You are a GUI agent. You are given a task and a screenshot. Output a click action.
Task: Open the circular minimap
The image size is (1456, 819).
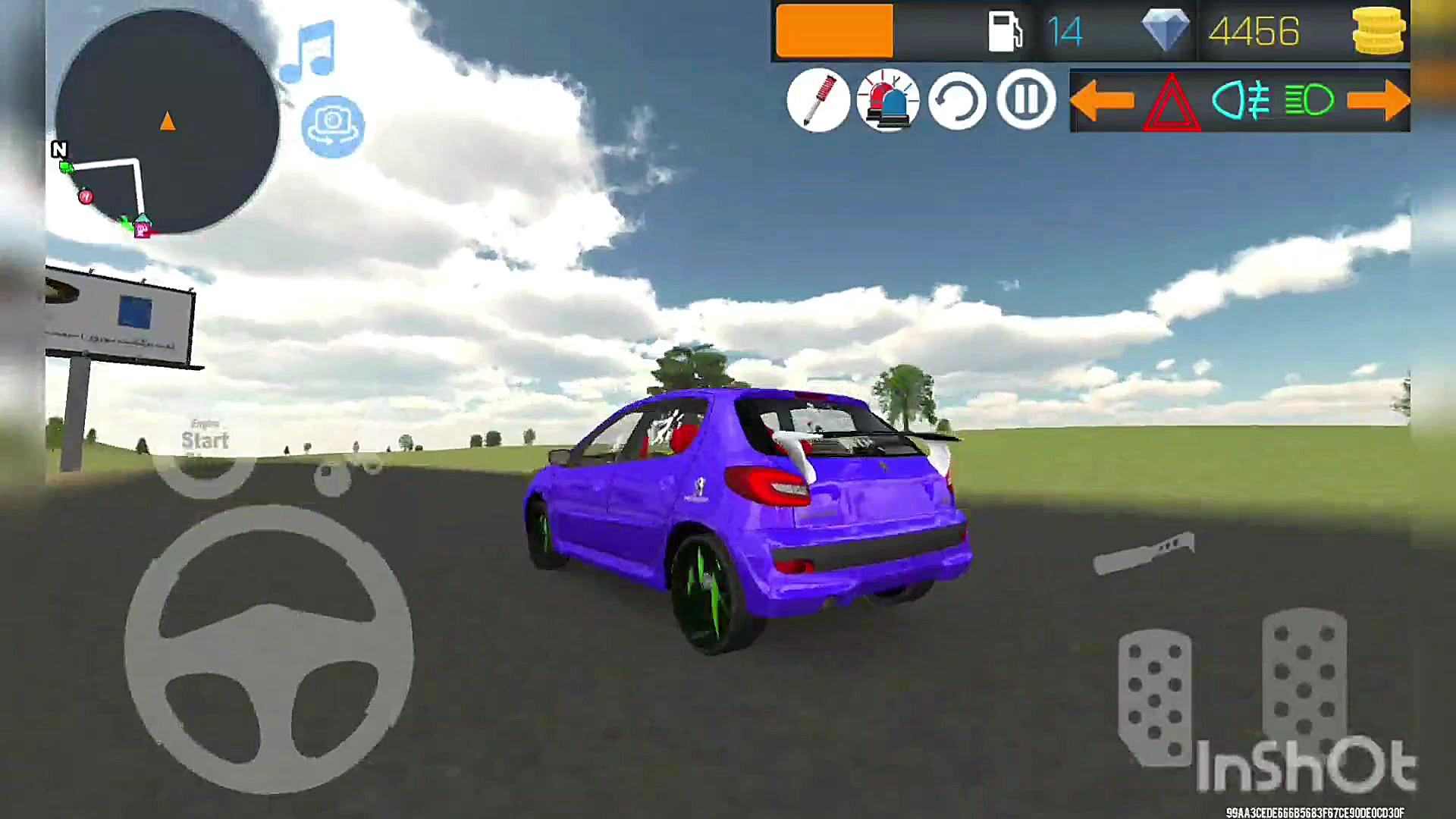click(167, 121)
